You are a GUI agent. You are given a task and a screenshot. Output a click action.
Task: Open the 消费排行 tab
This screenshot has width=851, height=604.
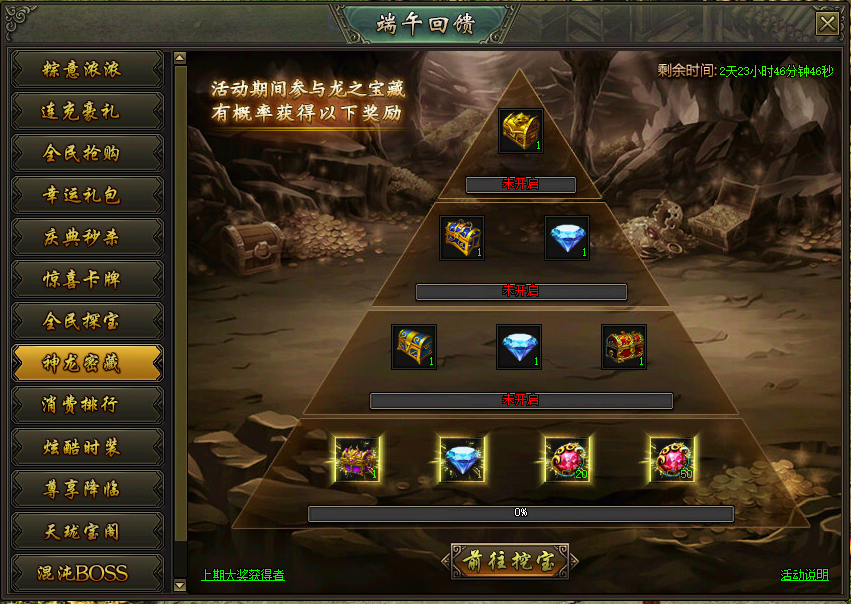(87, 405)
